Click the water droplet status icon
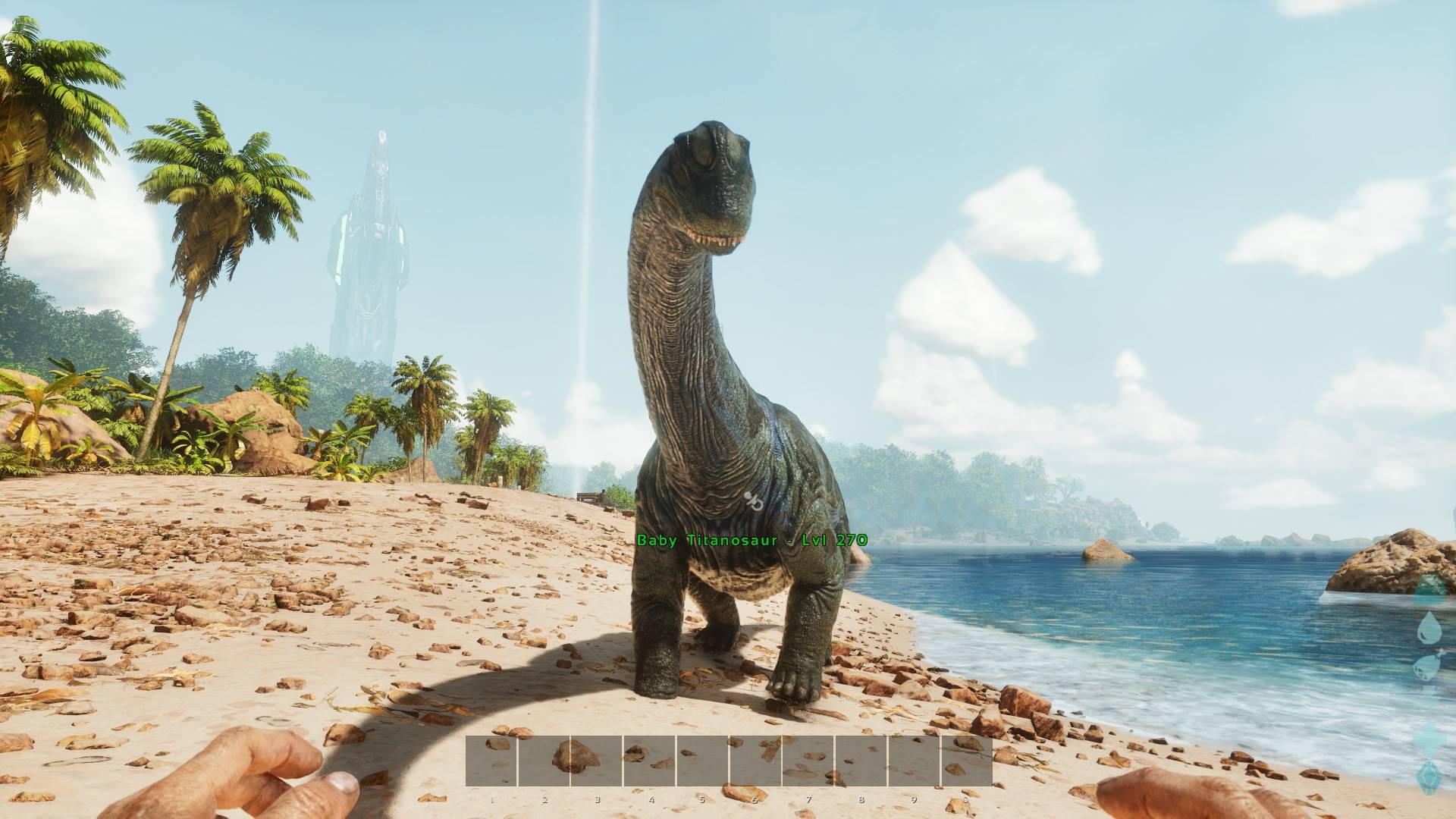 coord(1429,626)
